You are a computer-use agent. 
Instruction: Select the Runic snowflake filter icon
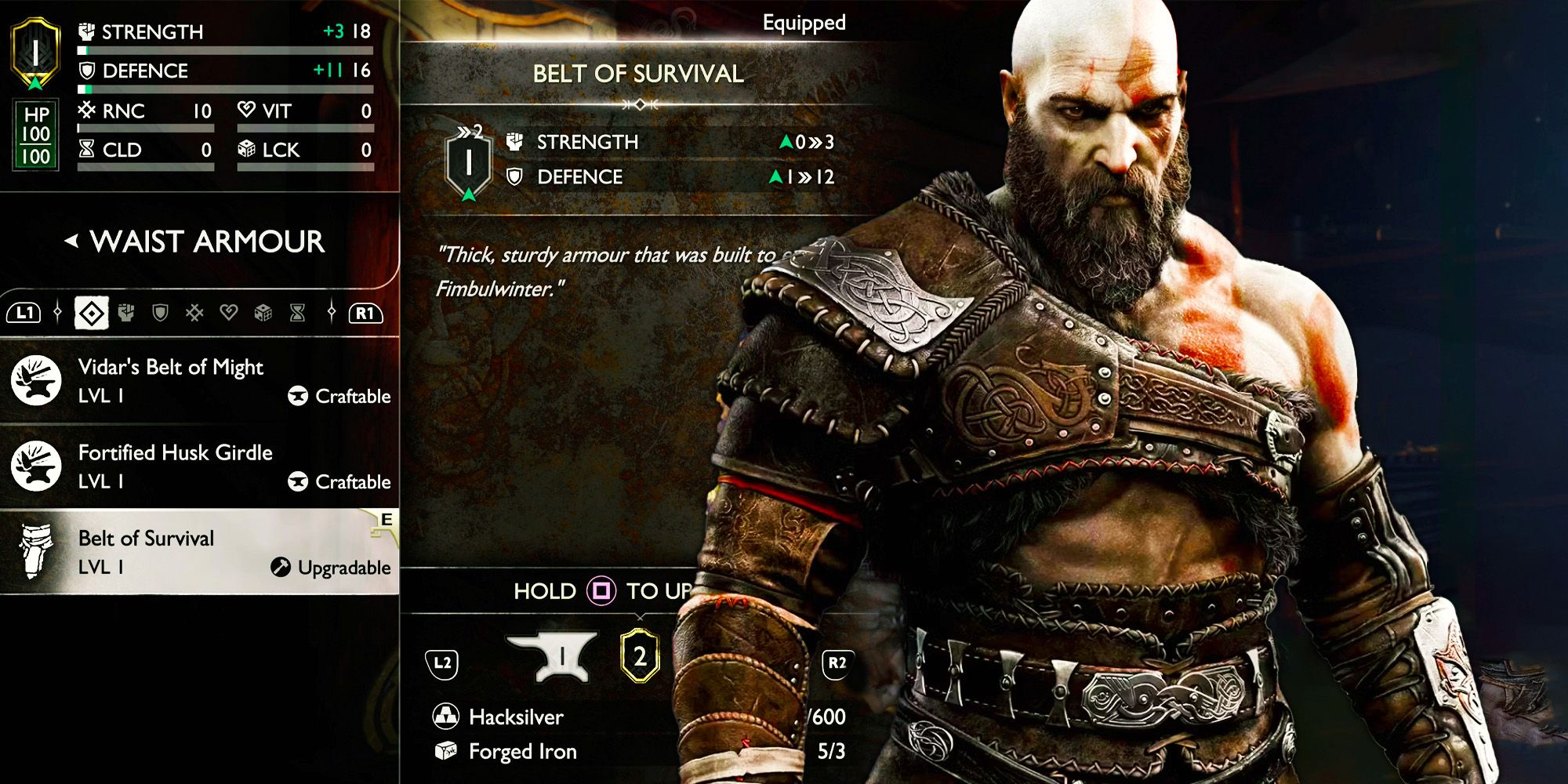click(x=194, y=314)
